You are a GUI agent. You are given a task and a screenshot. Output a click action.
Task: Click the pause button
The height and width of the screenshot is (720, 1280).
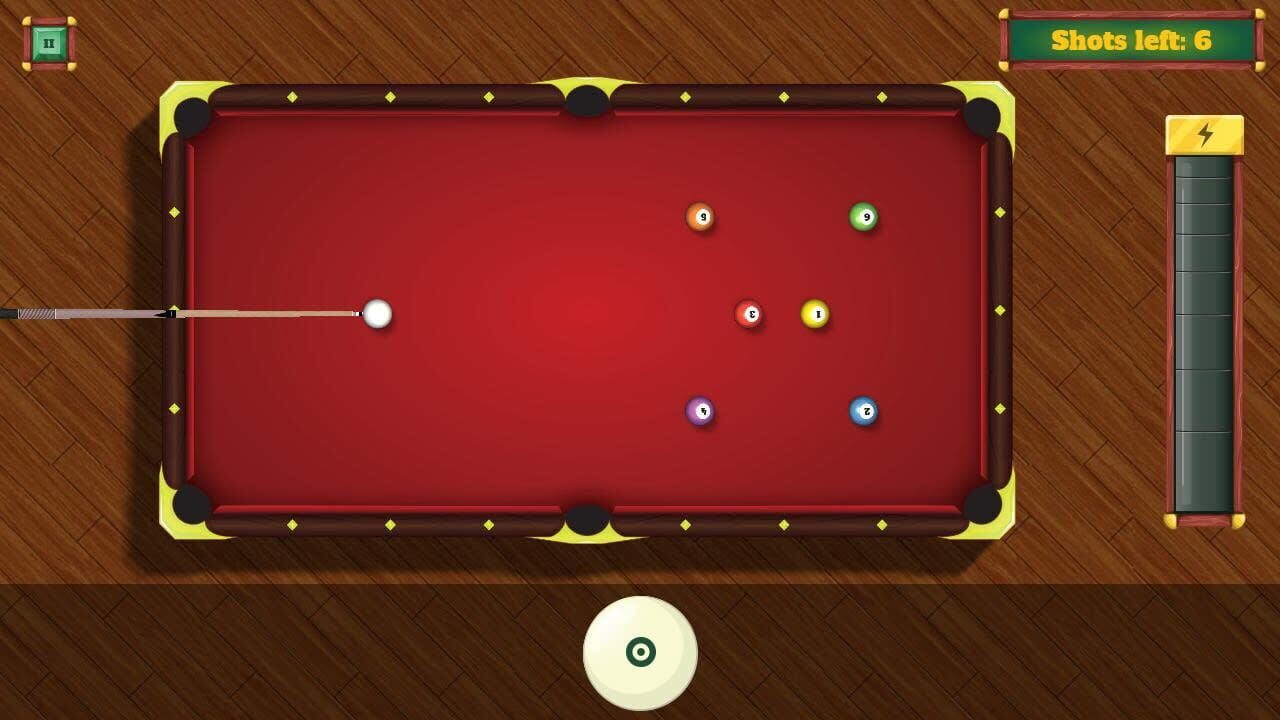tap(49, 41)
